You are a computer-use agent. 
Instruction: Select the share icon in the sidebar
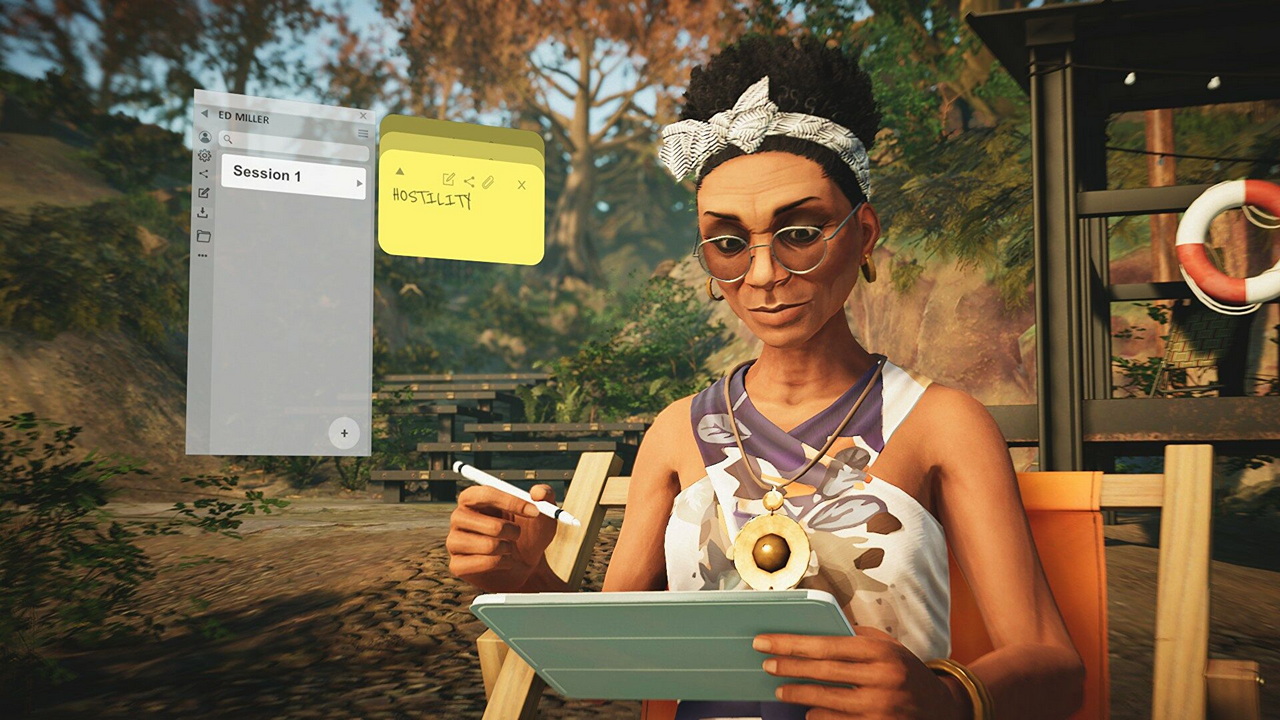tap(204, 174)
